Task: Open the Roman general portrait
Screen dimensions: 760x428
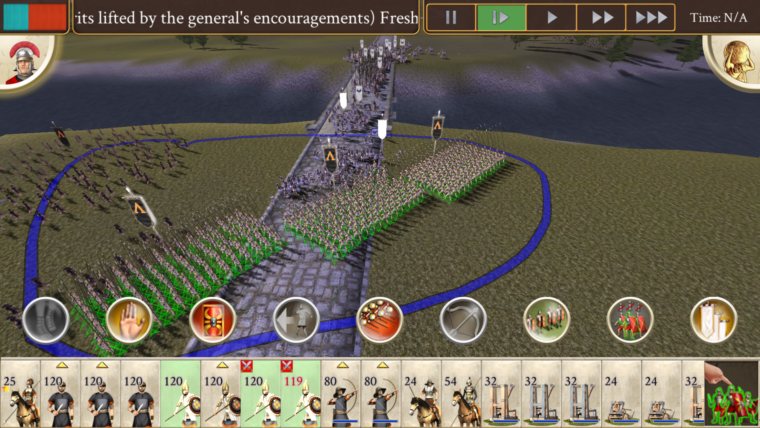Action: click(x=20, y=64)
